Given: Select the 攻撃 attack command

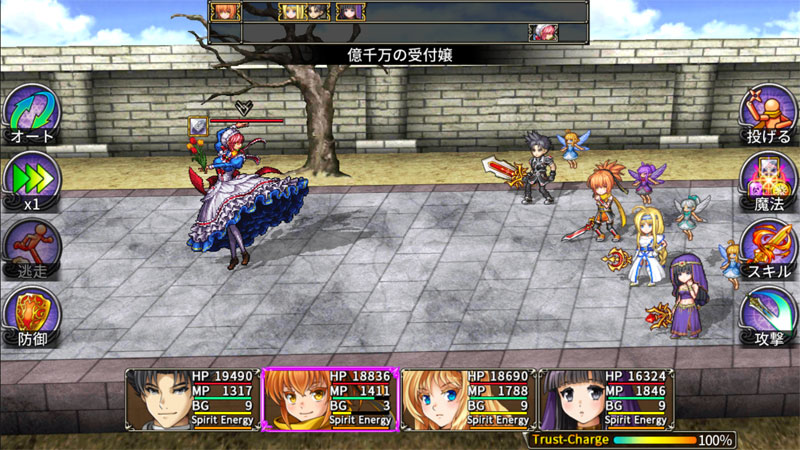Looking at the screenshot, I should (x=767, y=314).
